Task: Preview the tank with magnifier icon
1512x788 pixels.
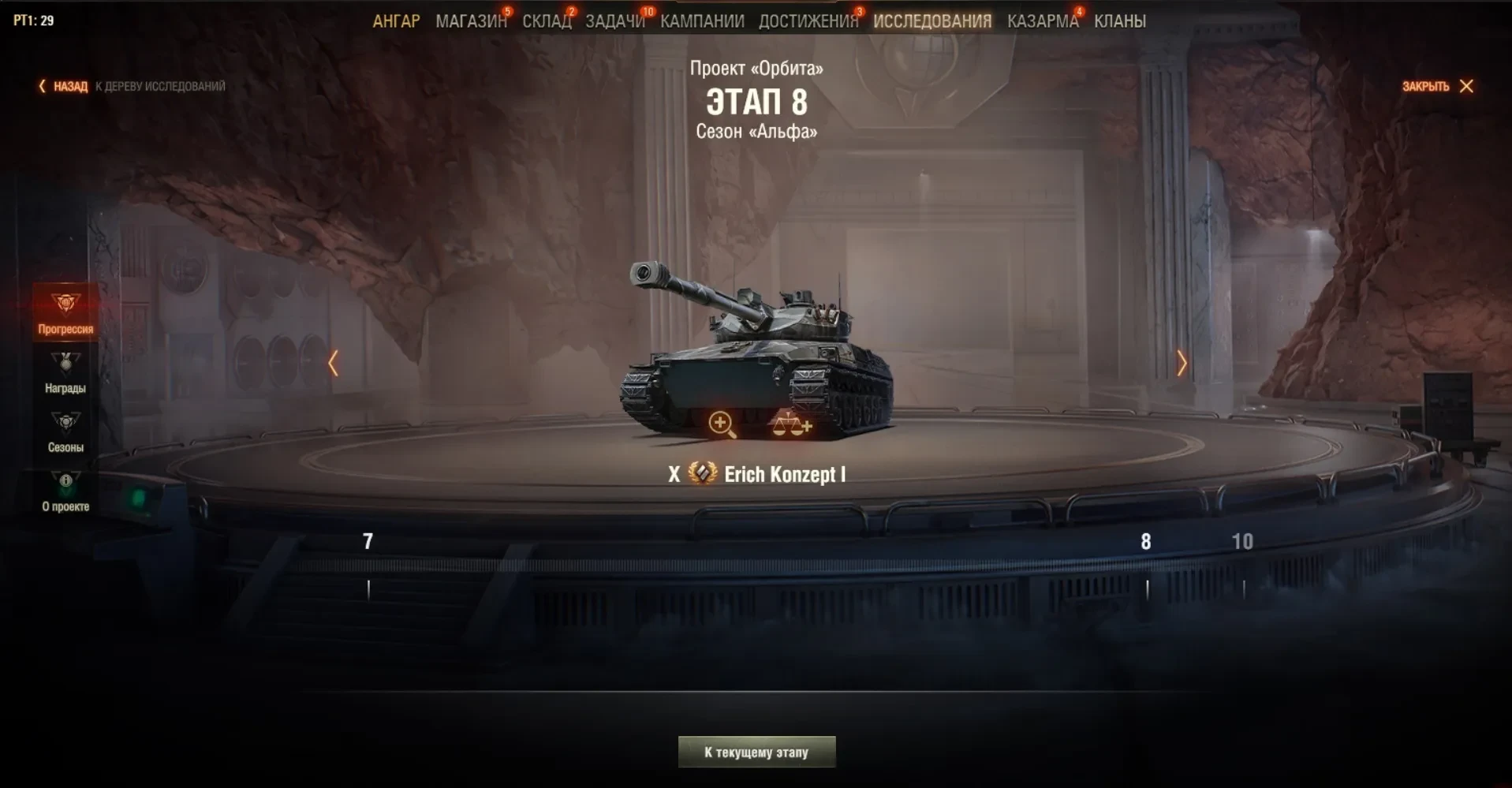Action: (x=721, y=424)
